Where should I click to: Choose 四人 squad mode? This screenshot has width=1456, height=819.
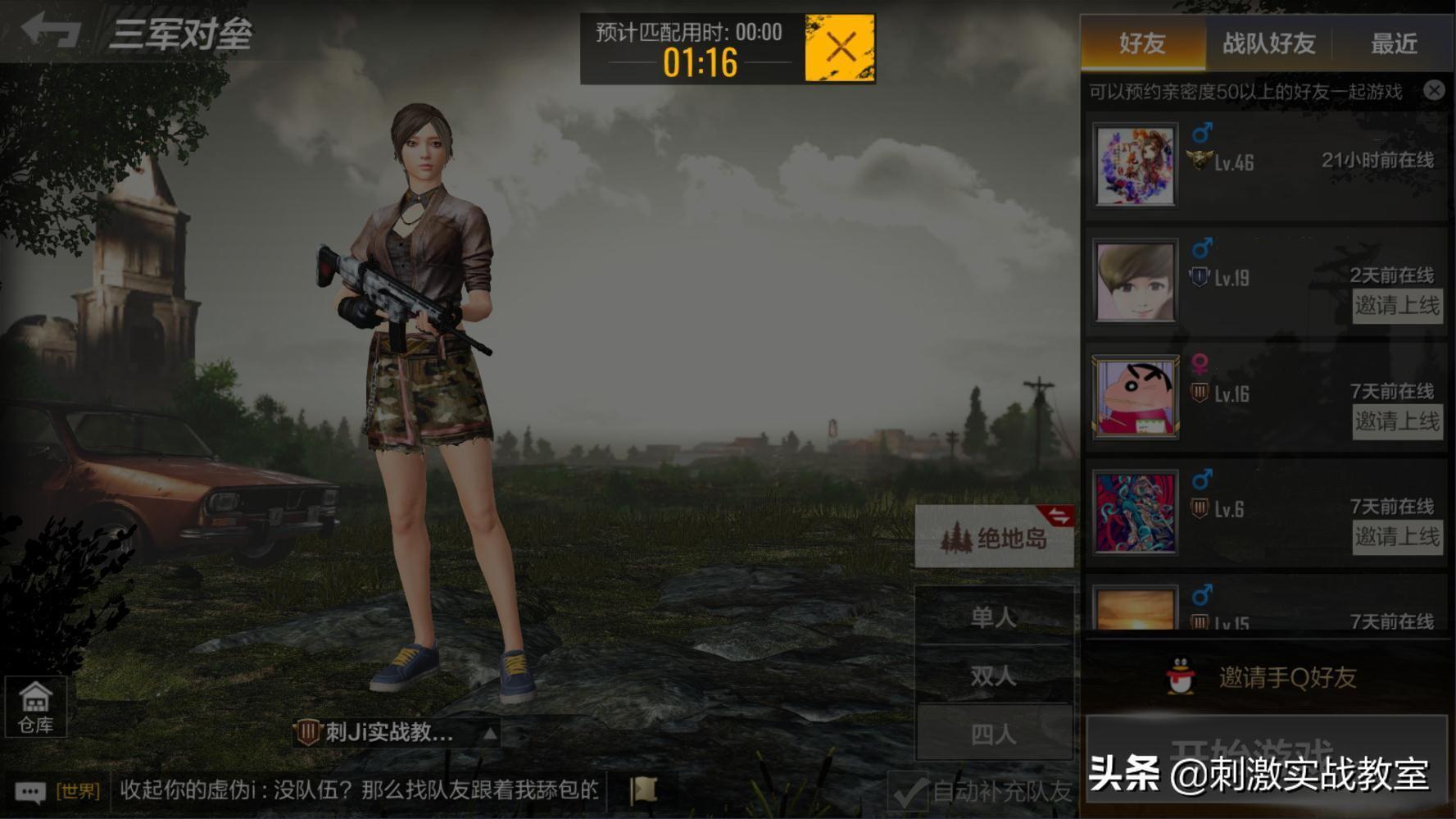pos(994,734)
